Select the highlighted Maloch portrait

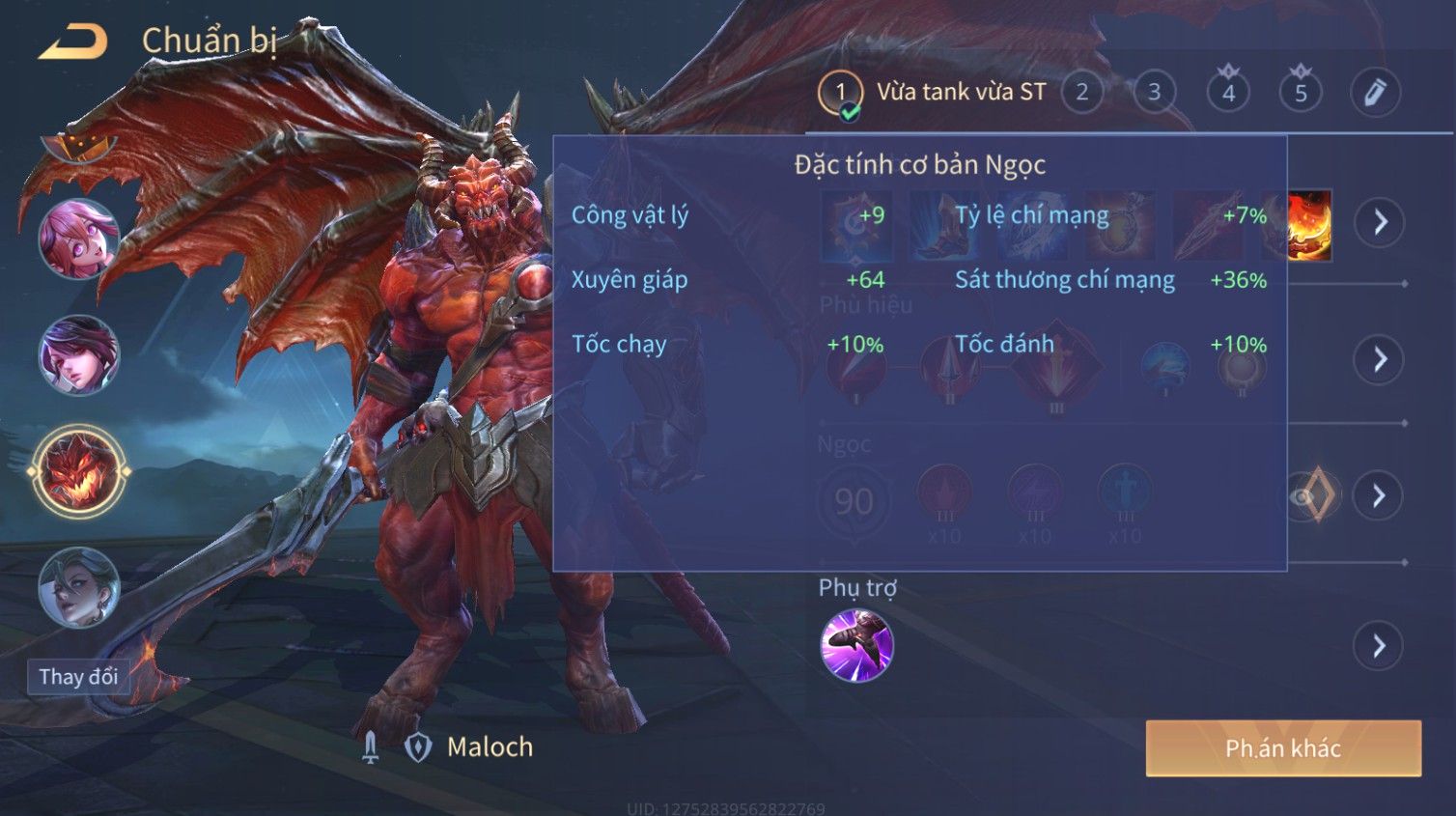[x=78, y=472]
